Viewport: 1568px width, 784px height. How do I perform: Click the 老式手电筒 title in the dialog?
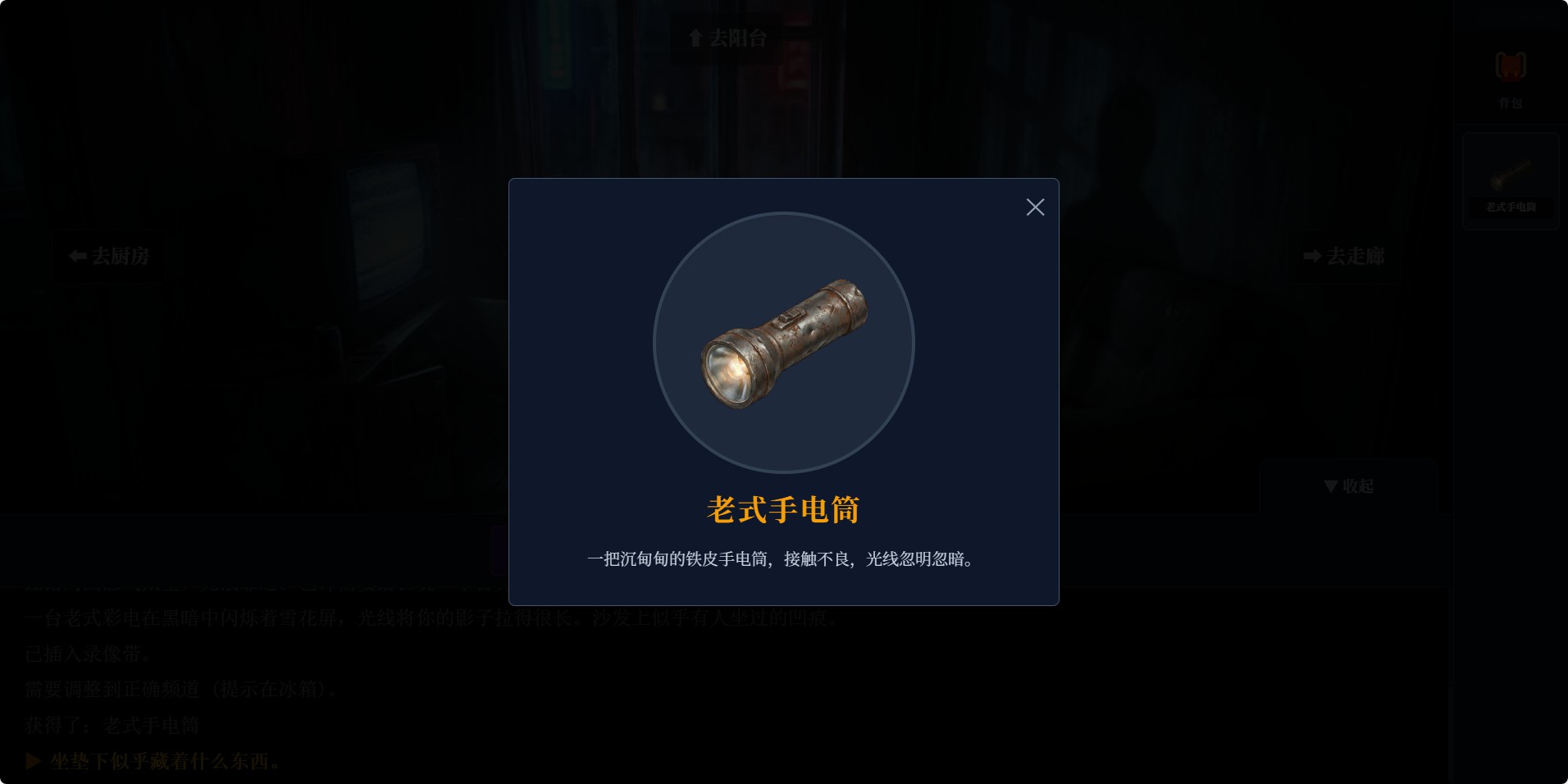click(x=782, y=508)
